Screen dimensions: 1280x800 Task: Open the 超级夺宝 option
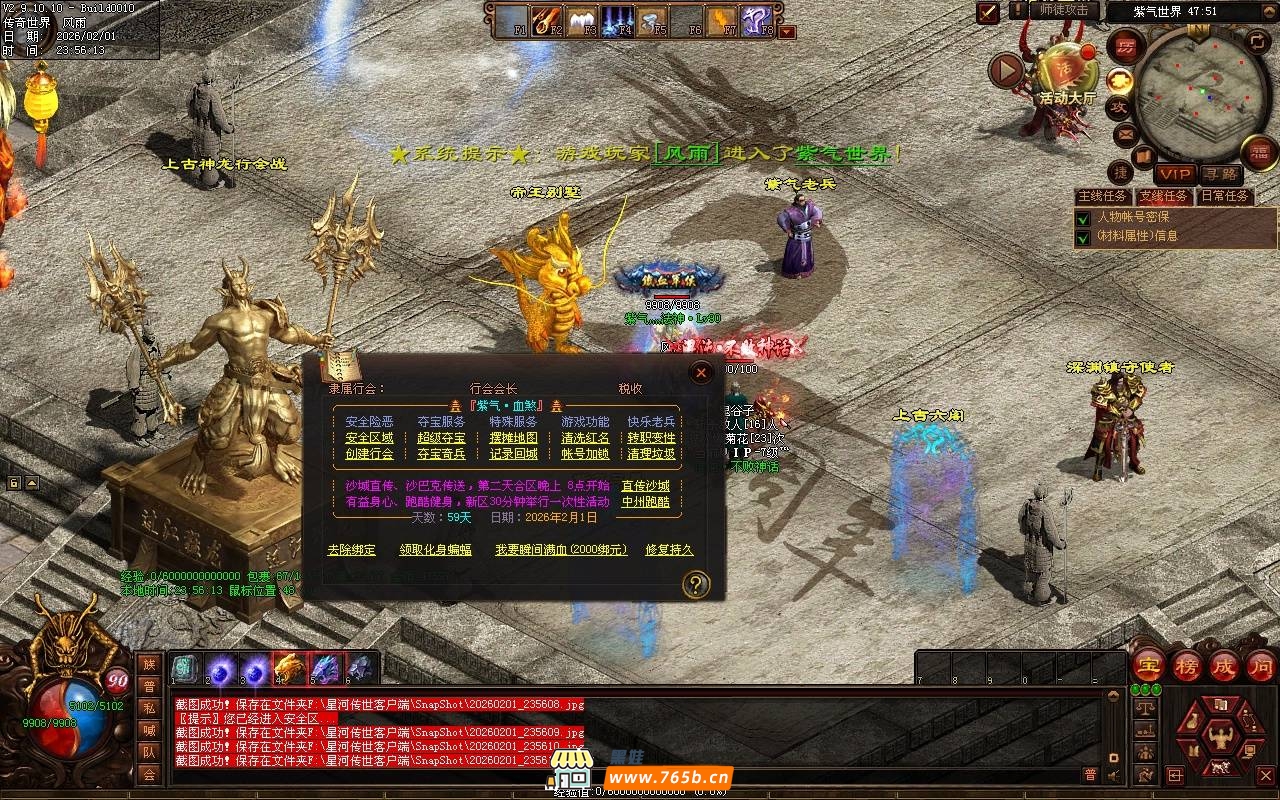tap(441, 438)
